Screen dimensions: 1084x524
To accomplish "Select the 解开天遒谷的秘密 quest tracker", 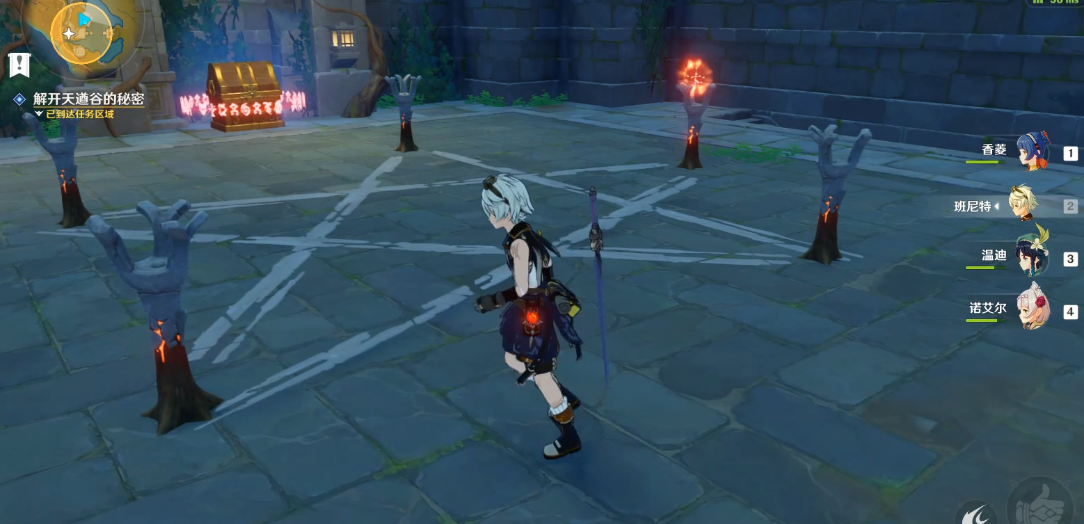I will (88, 99).
